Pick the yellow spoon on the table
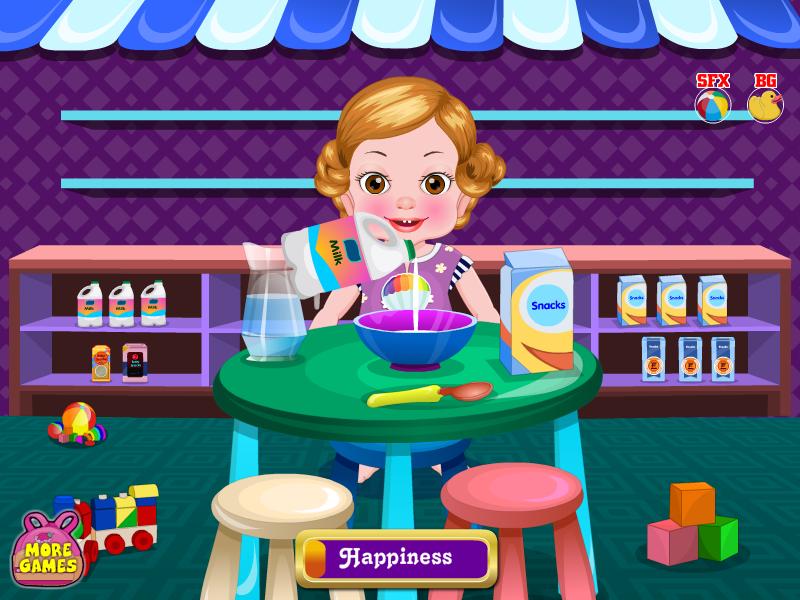 [428, 395]
